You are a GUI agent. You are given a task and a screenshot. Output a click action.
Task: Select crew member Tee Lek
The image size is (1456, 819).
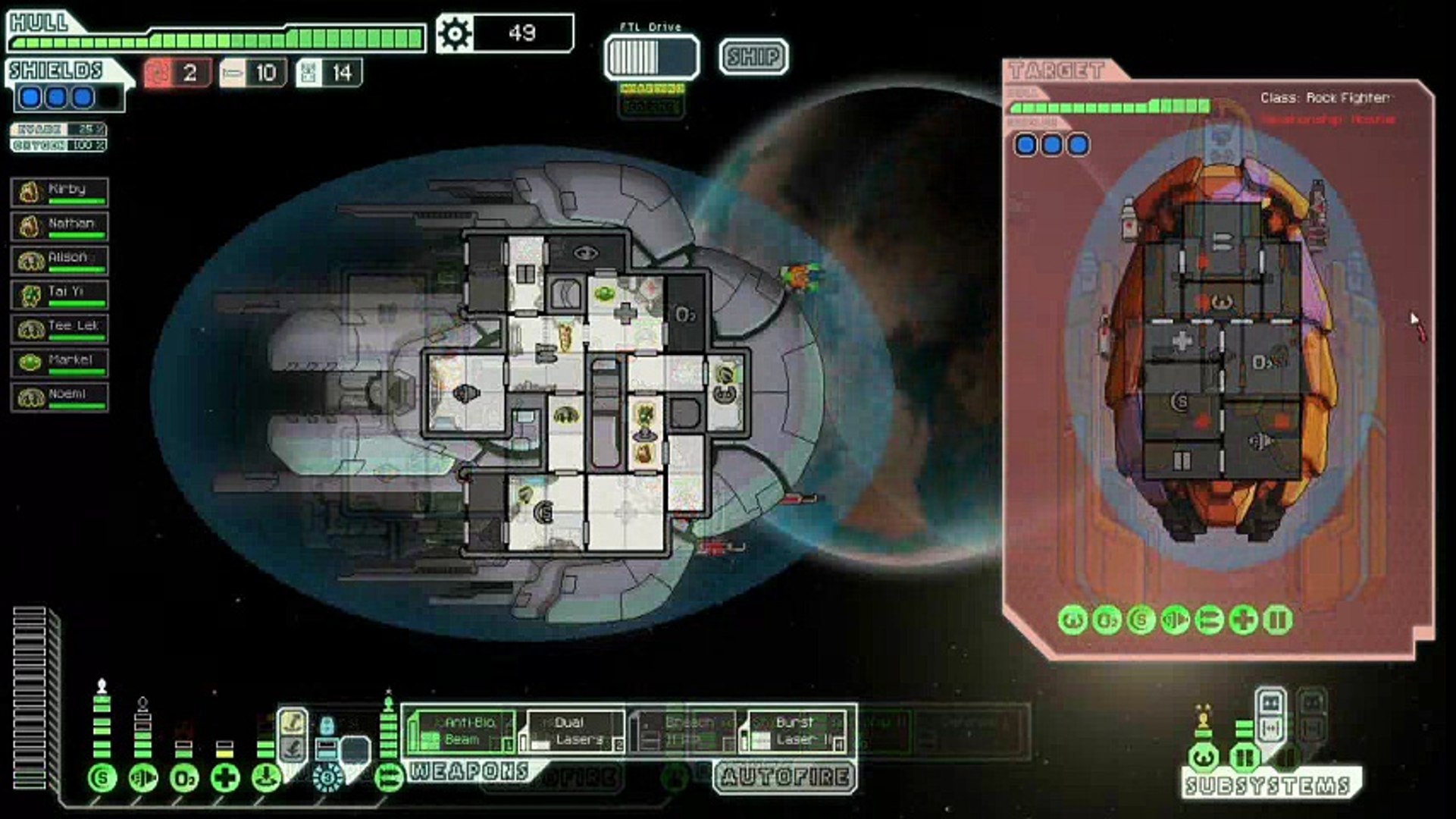pyautogui.click(x=60, y=329)
